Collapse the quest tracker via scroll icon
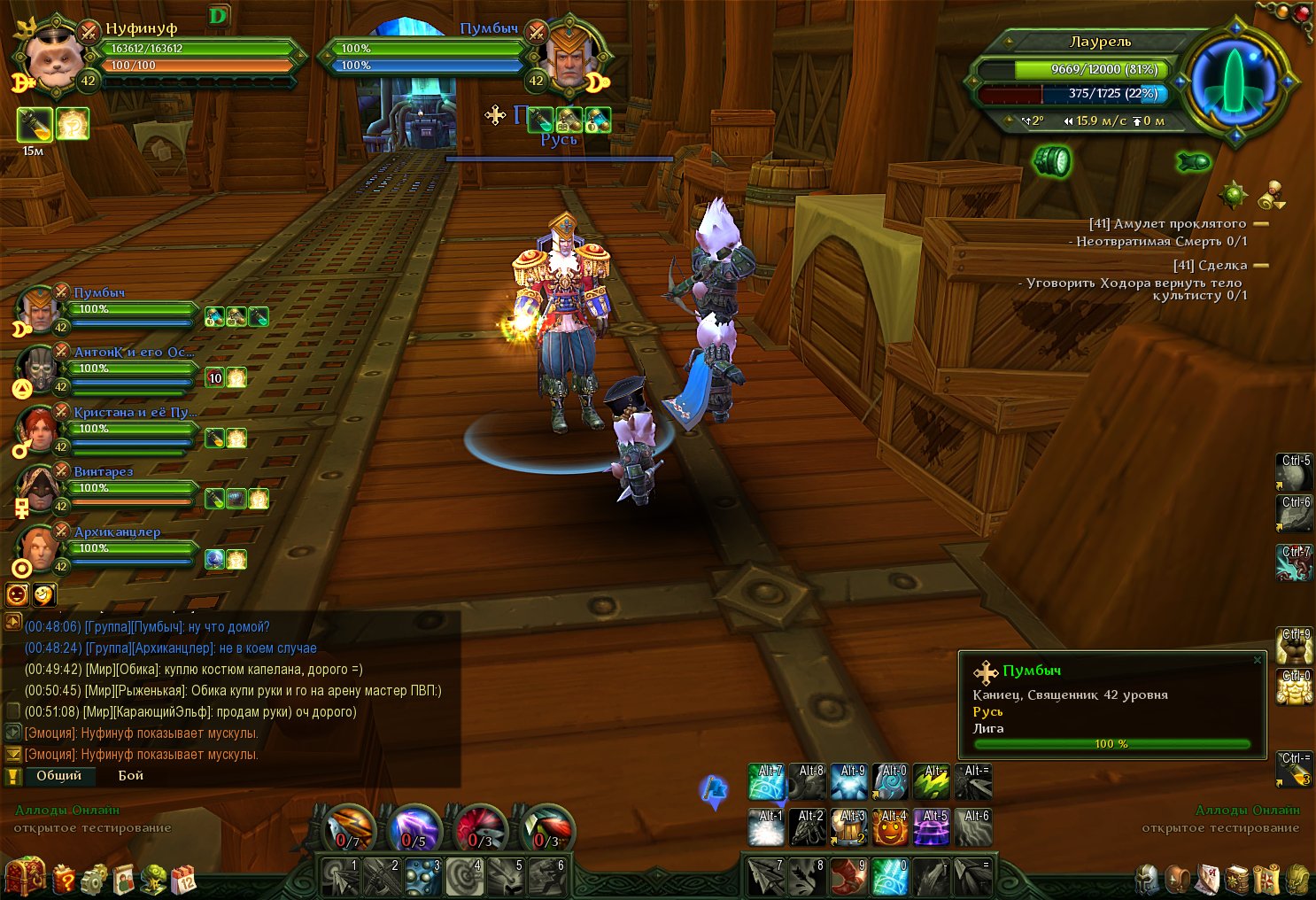The height and width of the screenshot is (900, 1316). [x=1274, y=193]
